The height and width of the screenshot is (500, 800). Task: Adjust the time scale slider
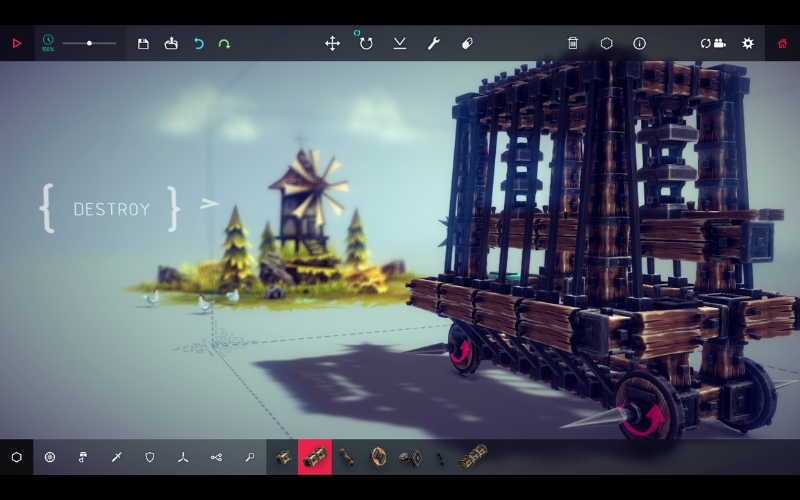click(x=89, y=43)
